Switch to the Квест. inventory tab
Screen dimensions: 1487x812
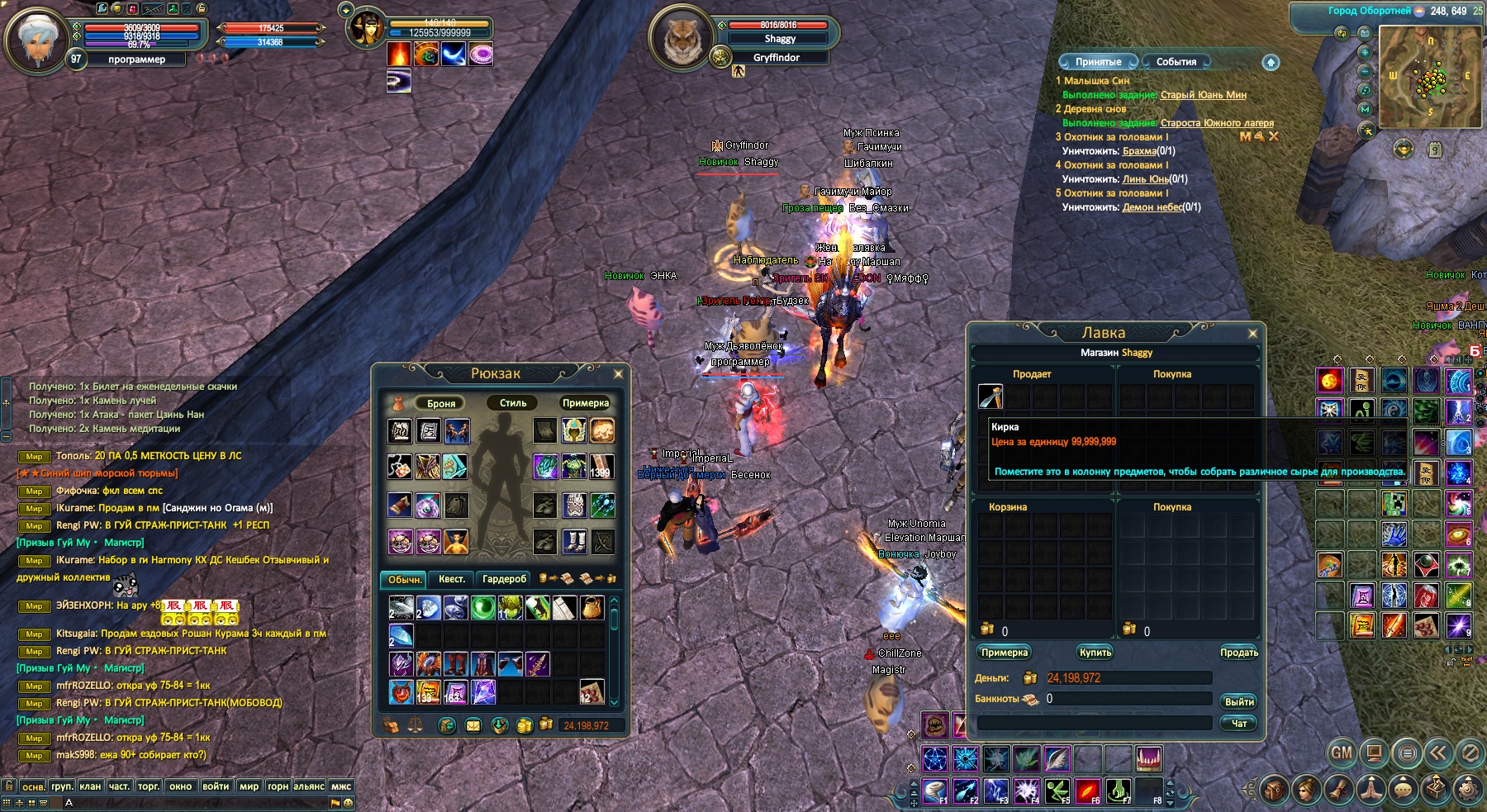pos(451,579)
